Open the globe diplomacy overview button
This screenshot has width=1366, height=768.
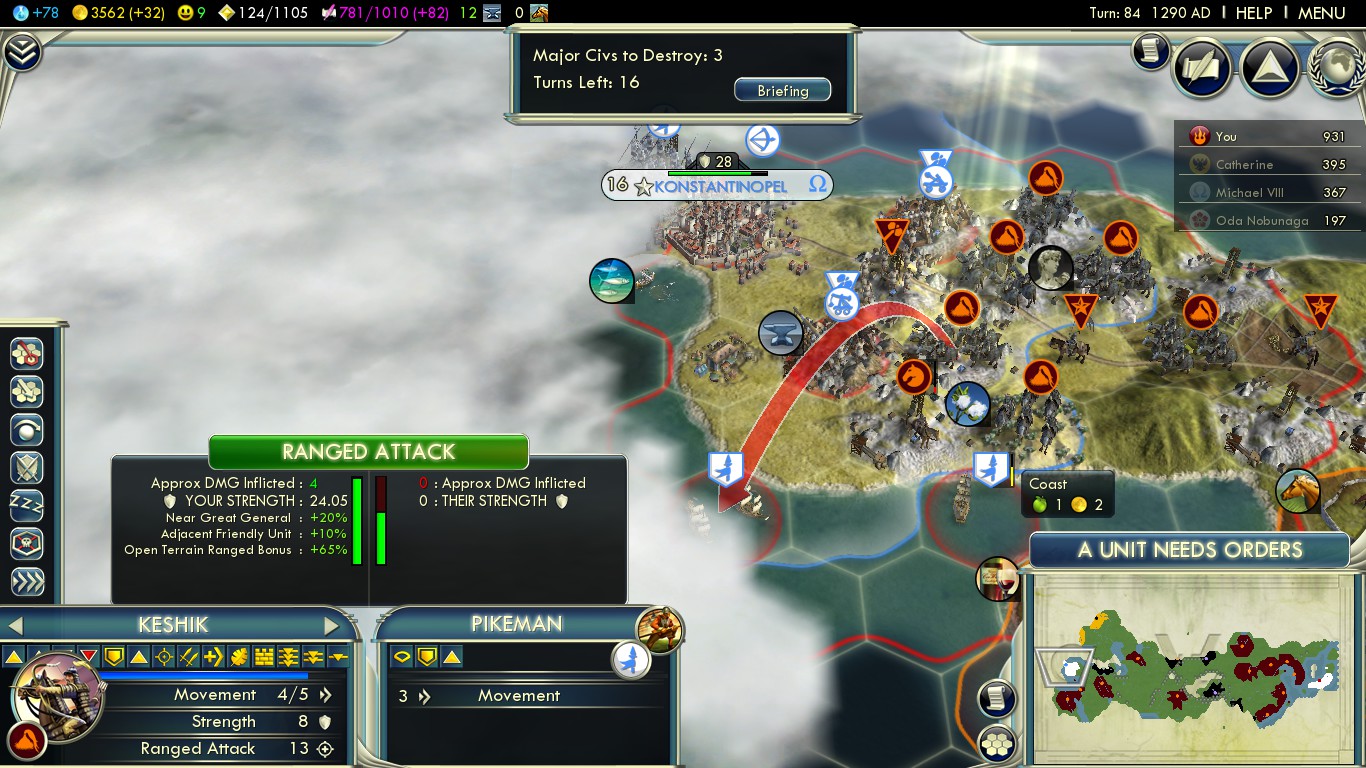tap(1336, 68)
